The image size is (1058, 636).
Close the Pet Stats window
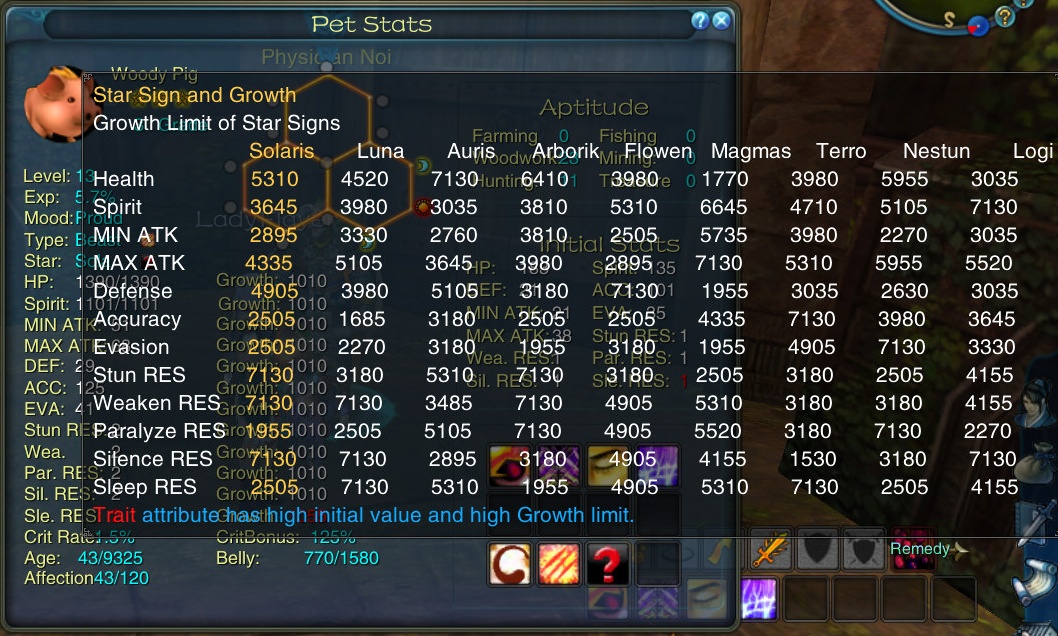721,21
